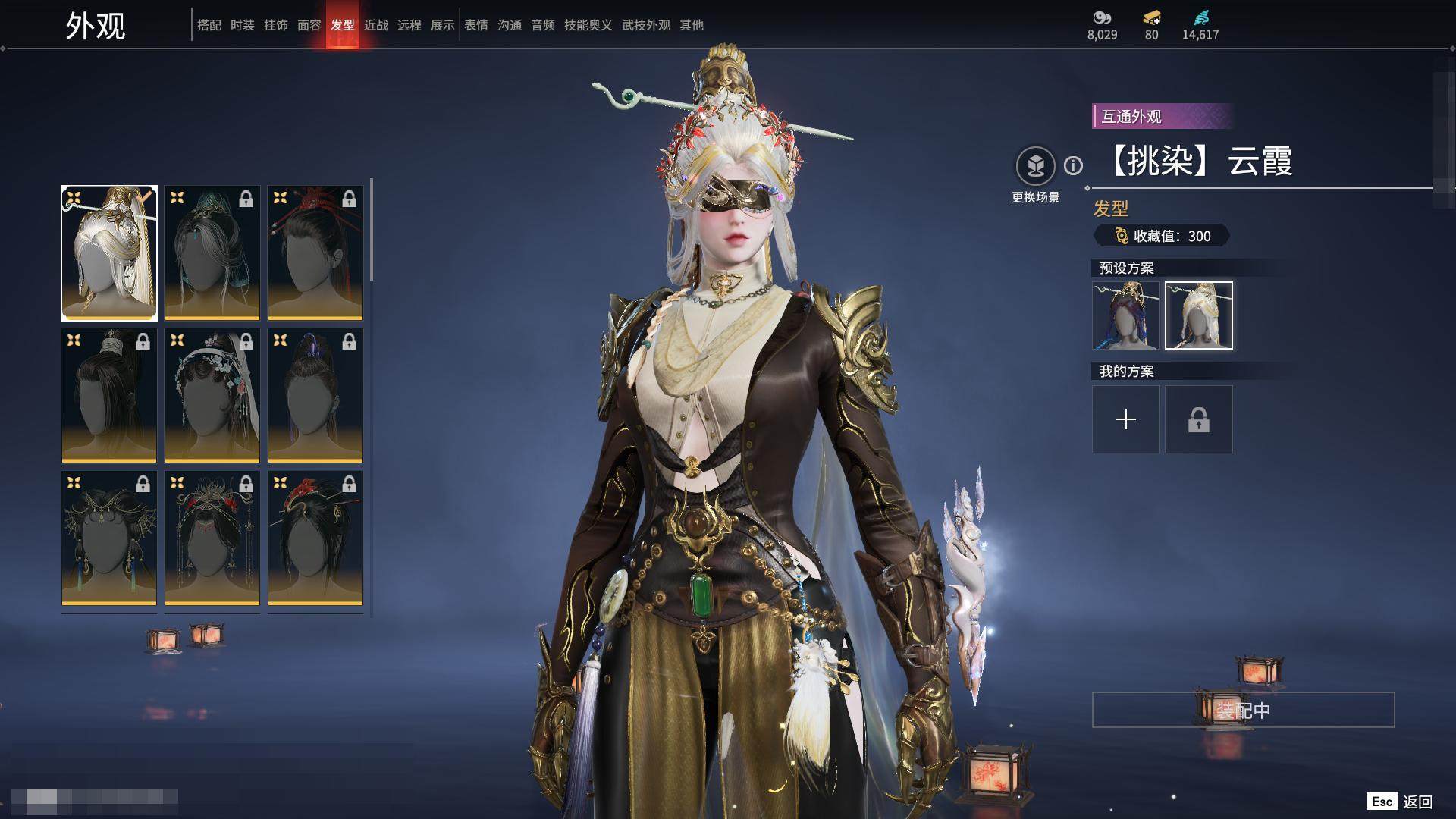1456x819 pixels.
Task: Add a new custom scheme with the plus slot
Action: pos(1125,419)
